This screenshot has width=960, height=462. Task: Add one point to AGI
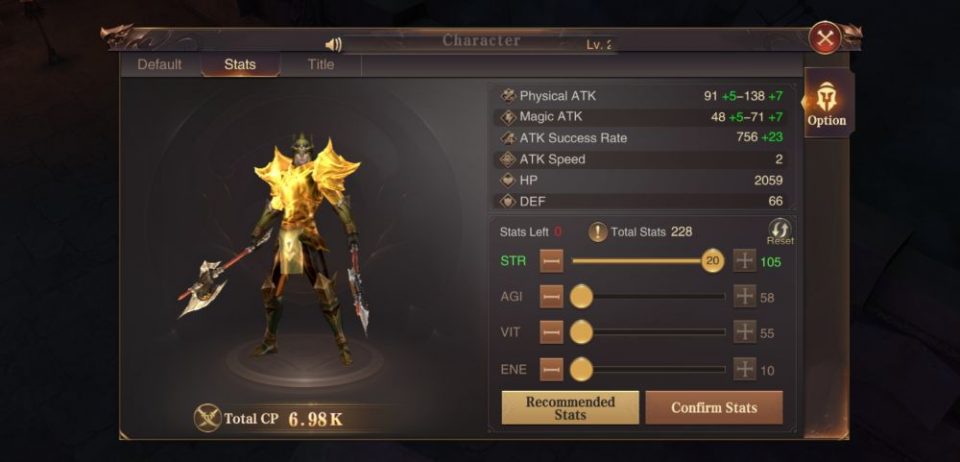coord(745,297)
